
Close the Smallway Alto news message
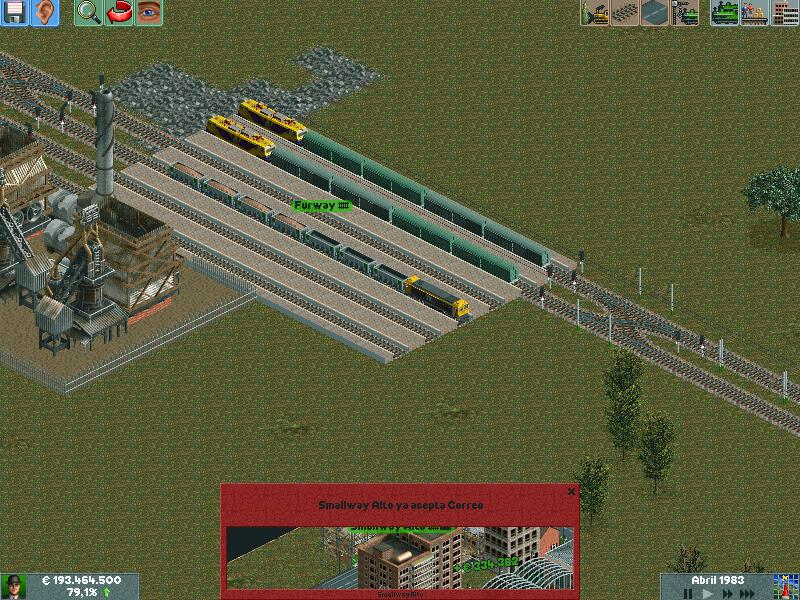[x=571, y=491]
